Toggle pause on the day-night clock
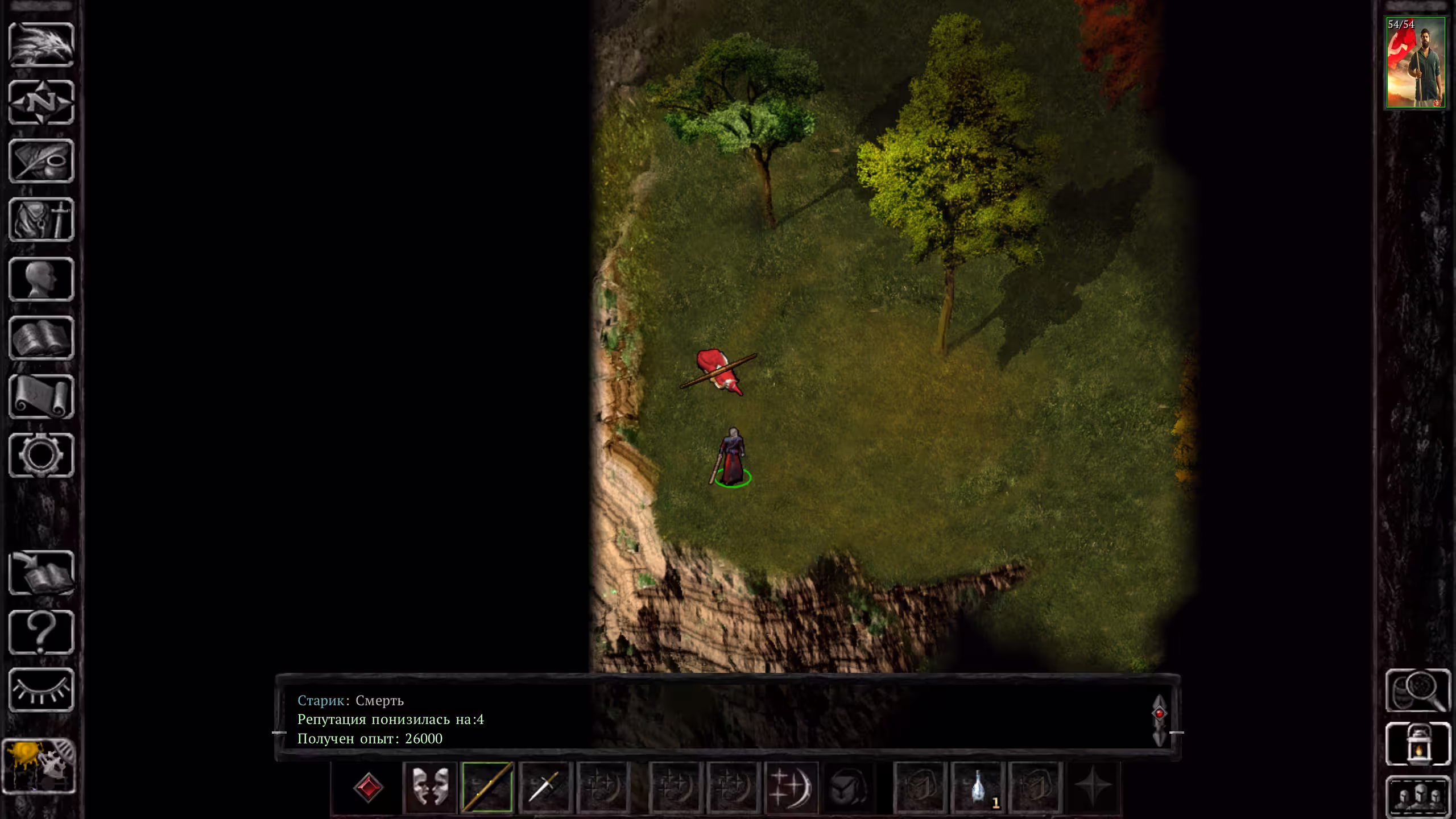This screenshot has width=1456, height=819. 39,766
